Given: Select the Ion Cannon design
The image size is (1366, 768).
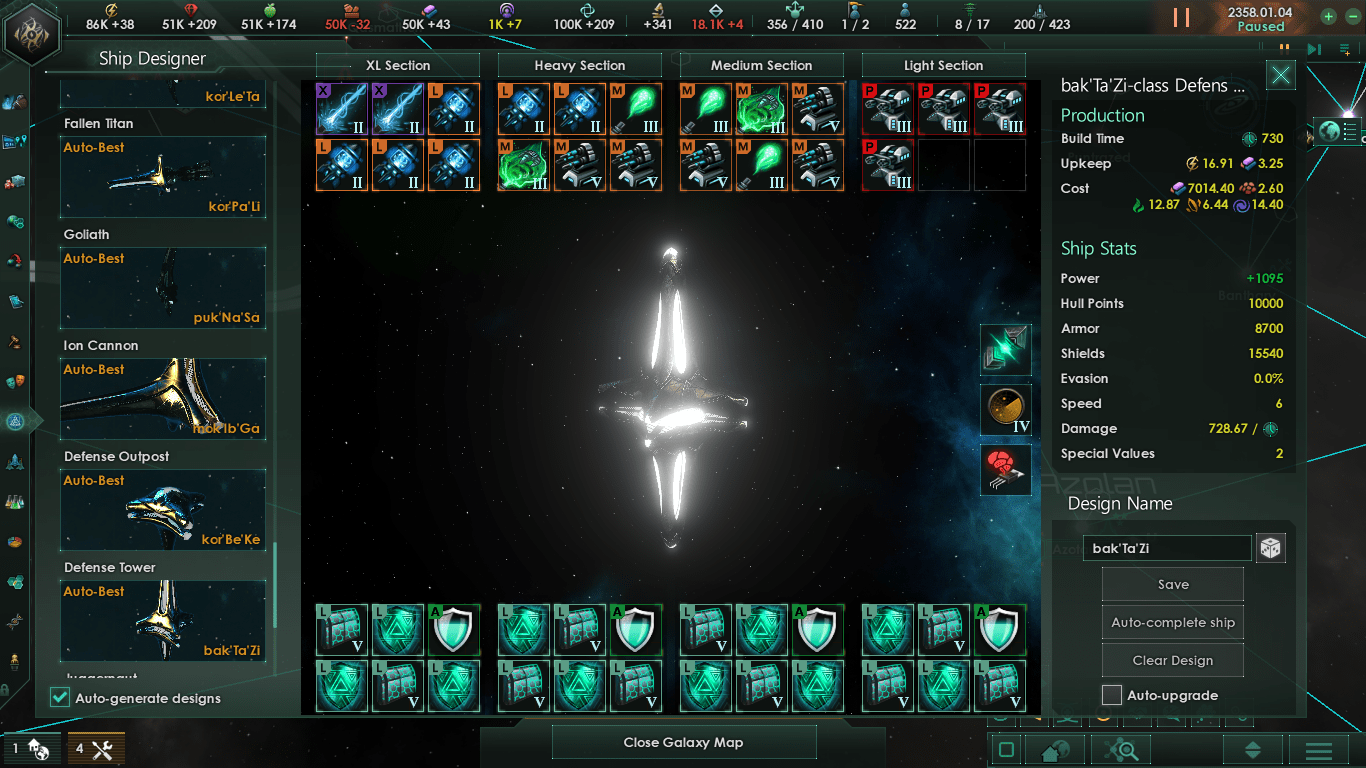Looking at the screenshot, I should point(163,399).
